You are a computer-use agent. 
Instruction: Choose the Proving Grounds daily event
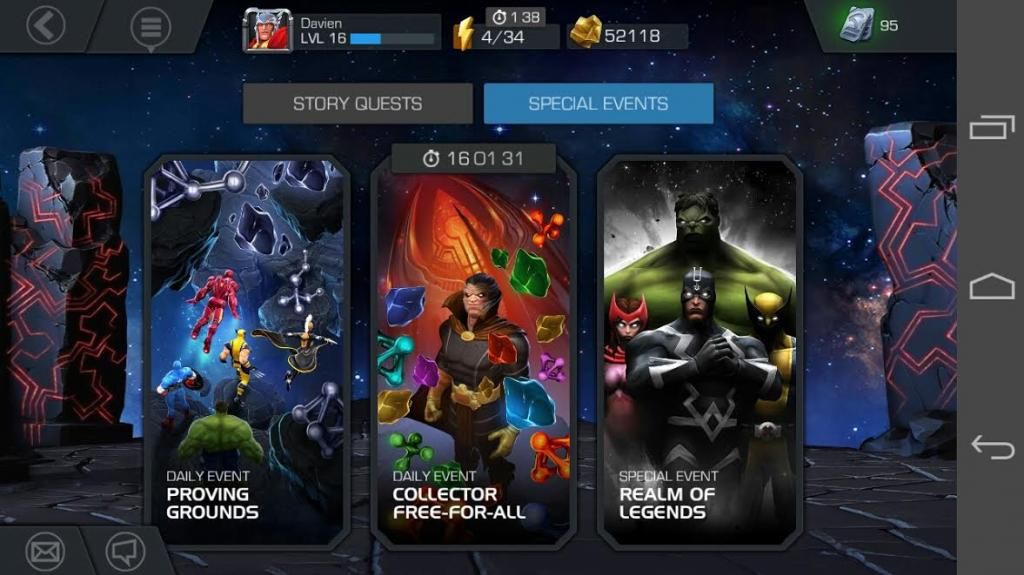247,350
